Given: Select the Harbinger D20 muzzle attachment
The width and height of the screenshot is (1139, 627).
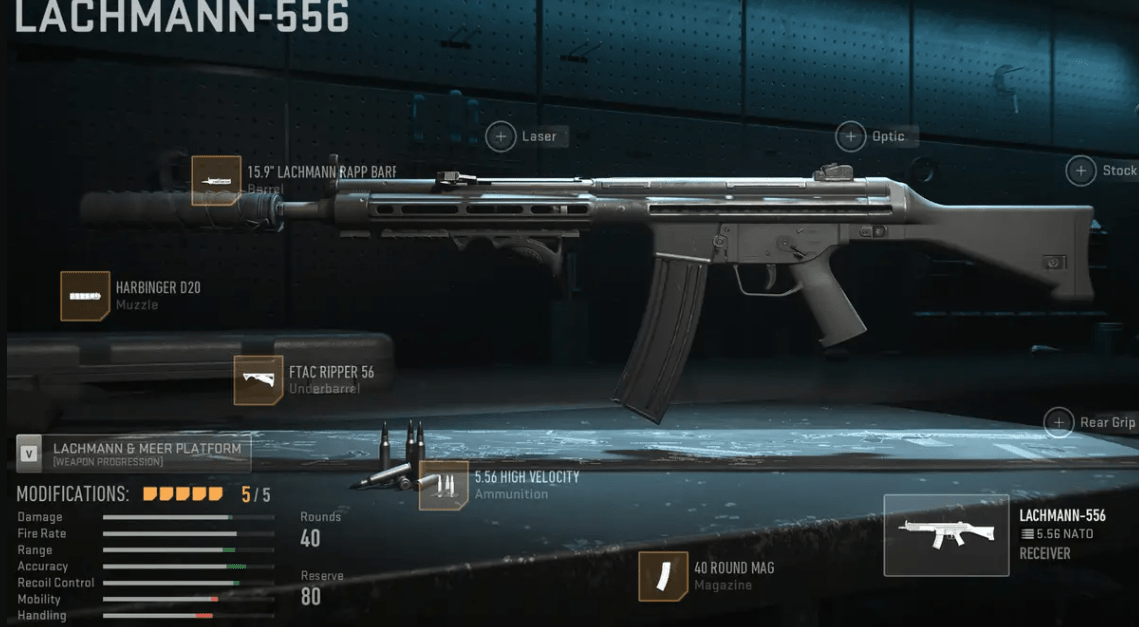Looking at the screenshot, I should coord(85,296).
